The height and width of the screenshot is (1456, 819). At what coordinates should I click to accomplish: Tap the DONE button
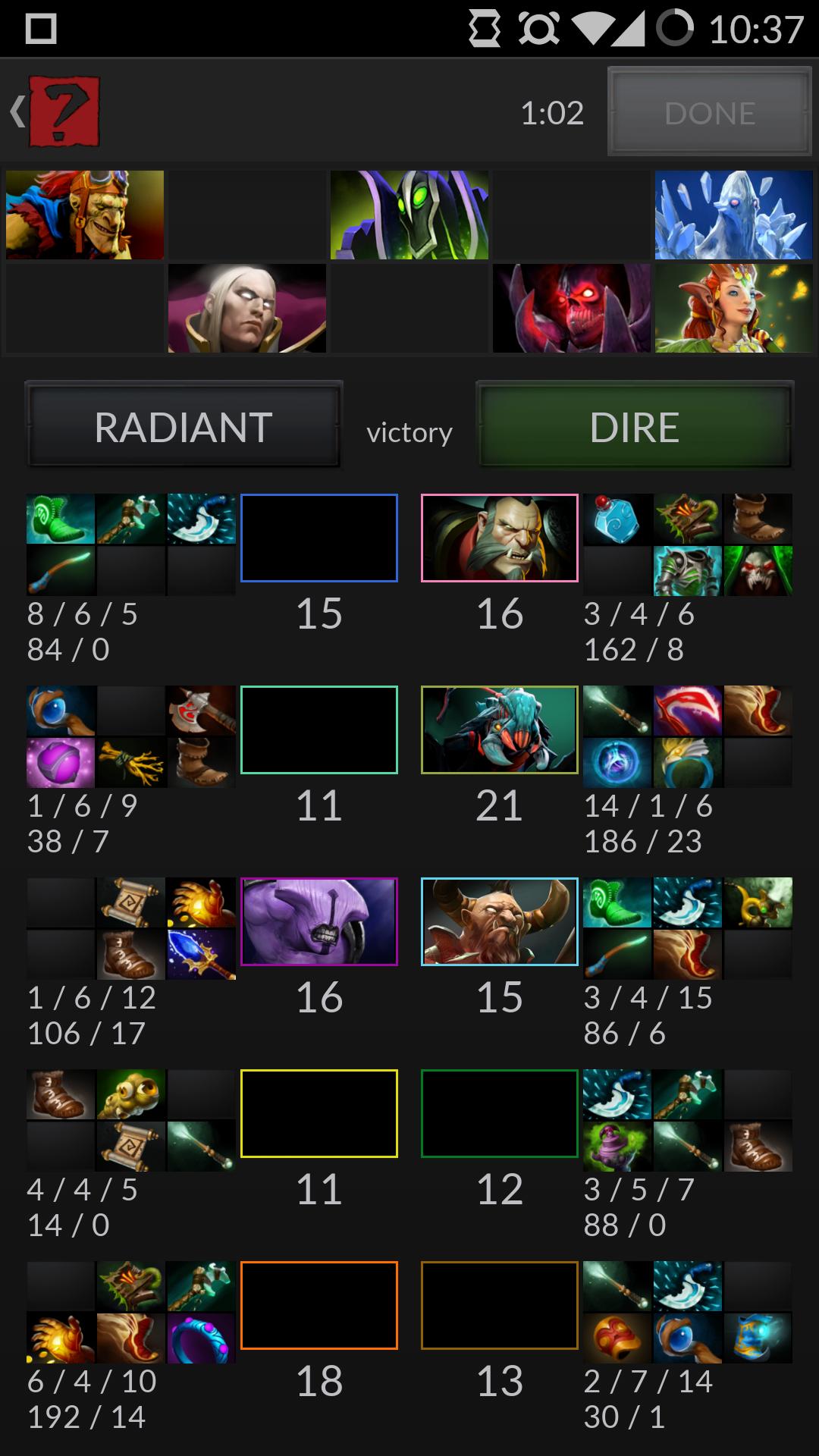[709, 112]
